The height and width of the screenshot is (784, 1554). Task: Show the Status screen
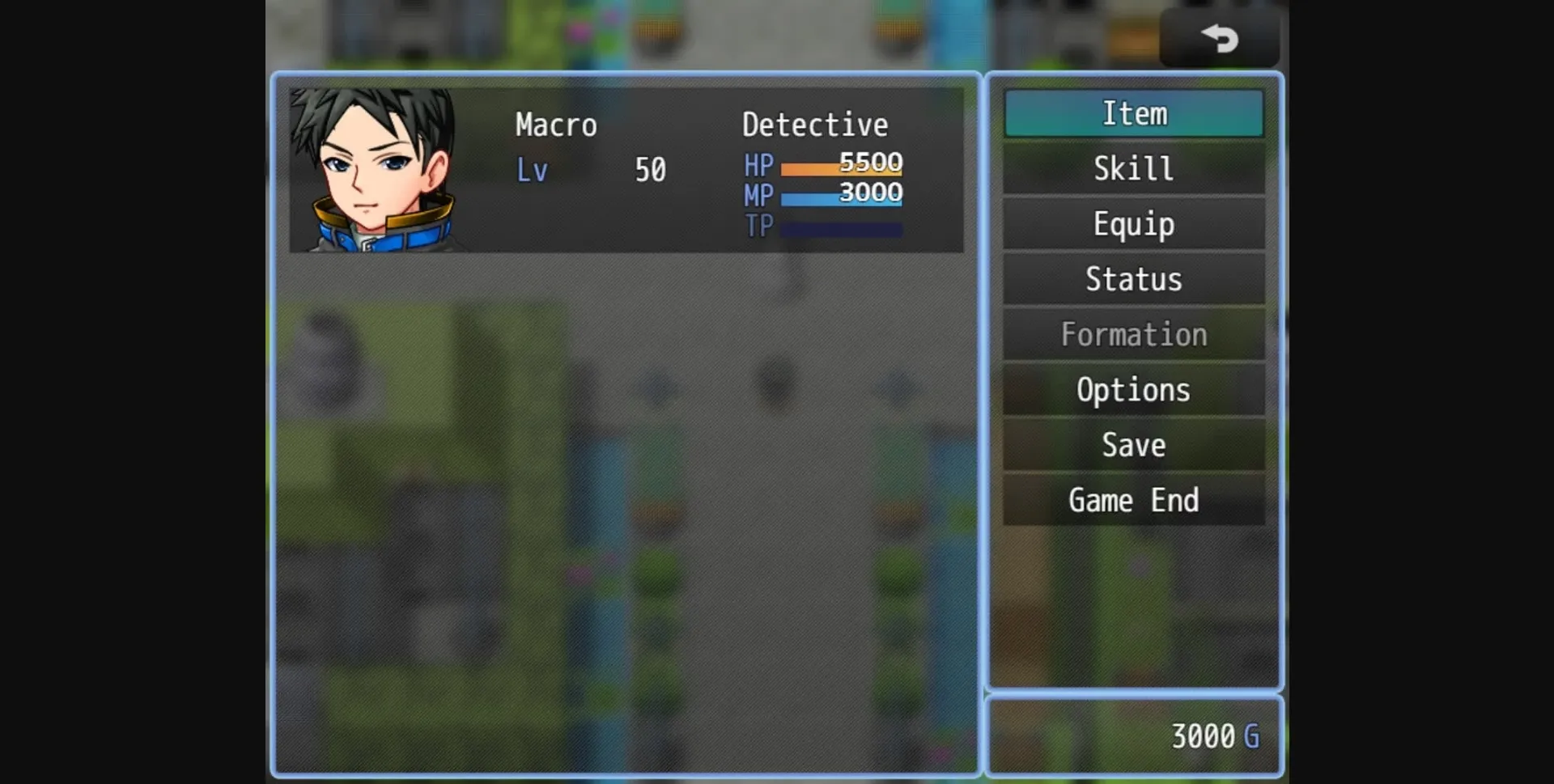tap(1133, 279)
